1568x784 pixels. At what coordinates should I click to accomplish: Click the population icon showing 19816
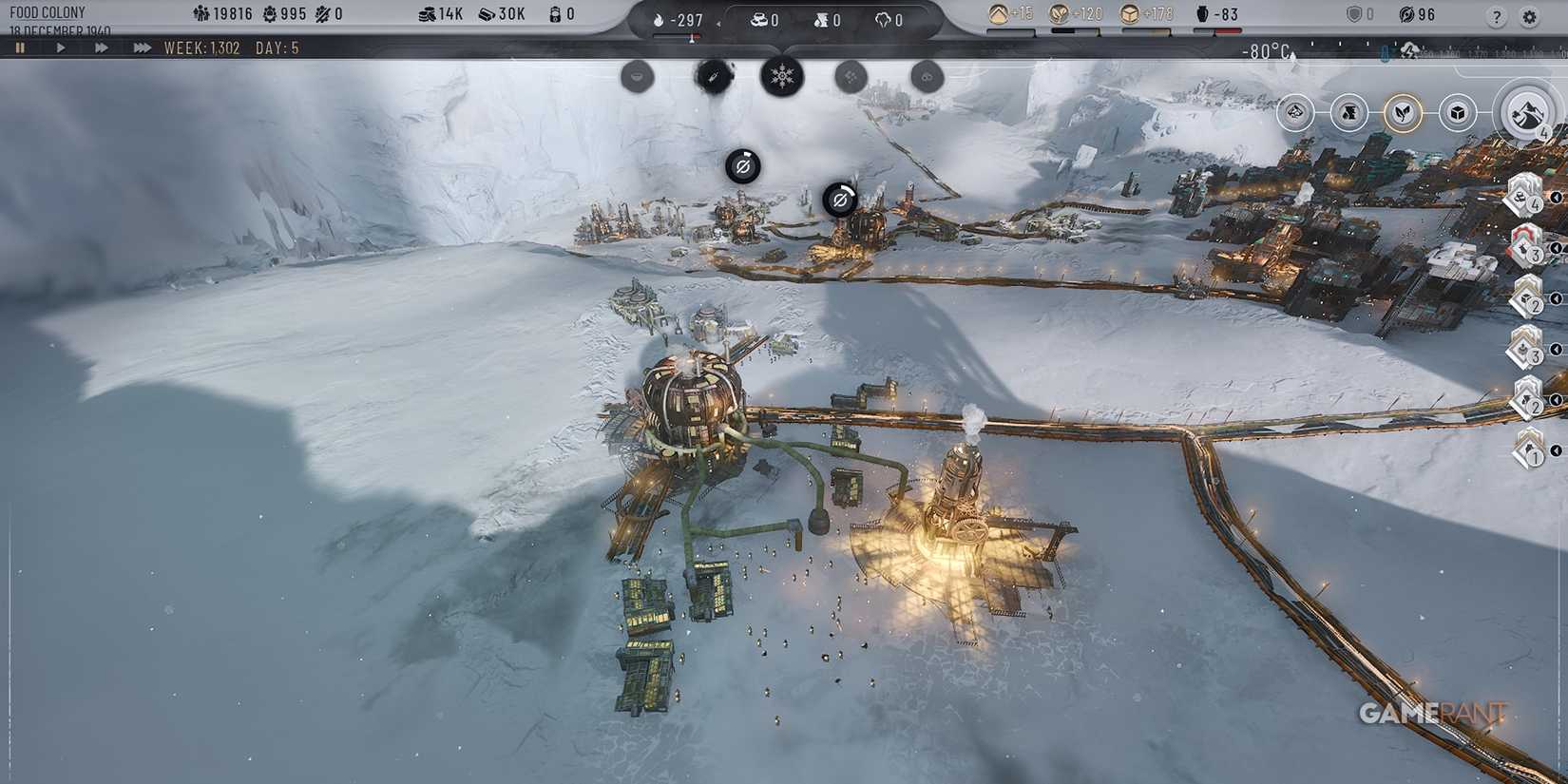pyautogui.click(x=202, y=14)
